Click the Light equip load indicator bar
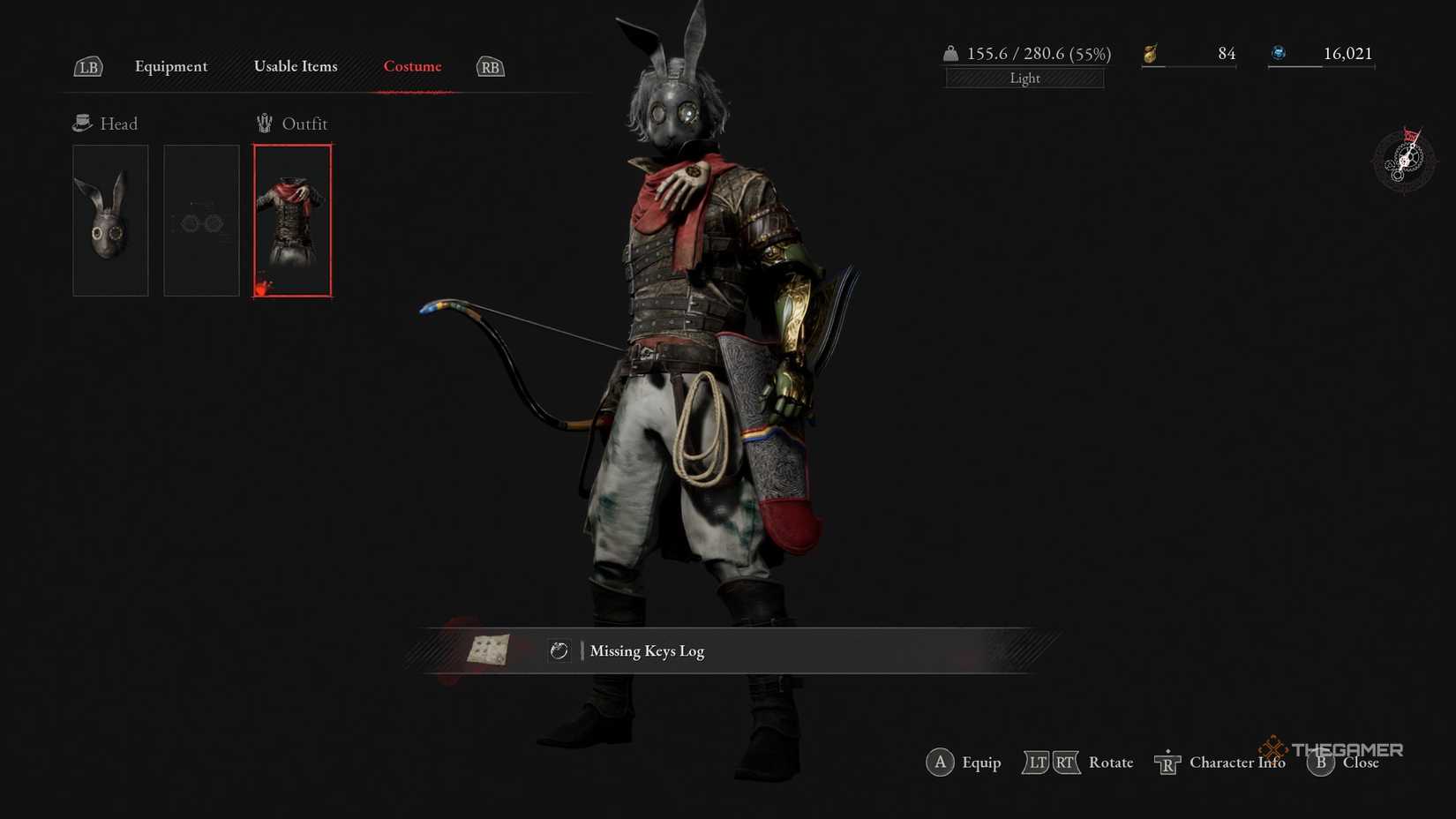Screen dimensions: 1456x819 click(1024, 78)
